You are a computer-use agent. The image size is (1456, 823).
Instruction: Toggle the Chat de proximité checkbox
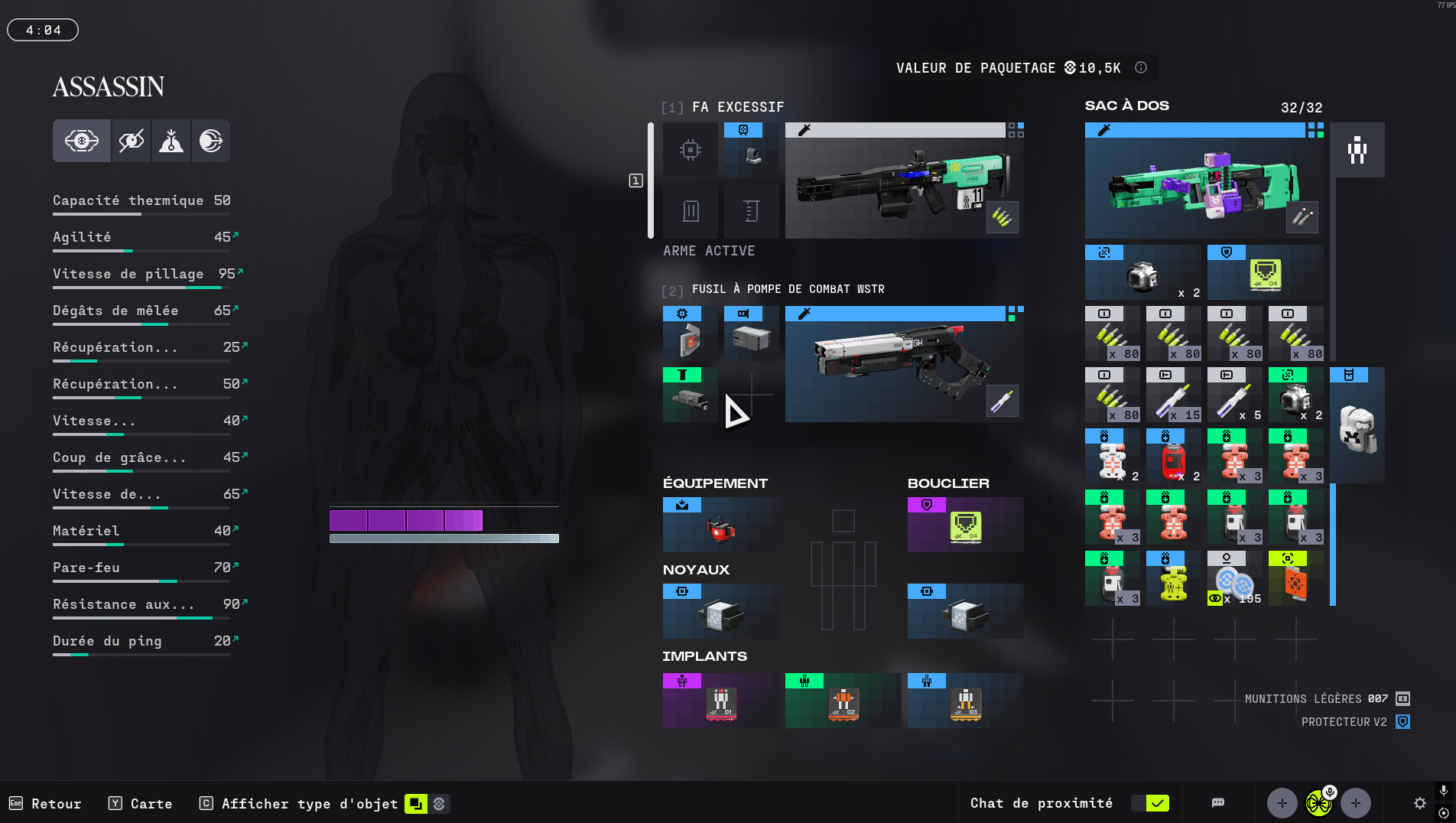coord(1158,803)
